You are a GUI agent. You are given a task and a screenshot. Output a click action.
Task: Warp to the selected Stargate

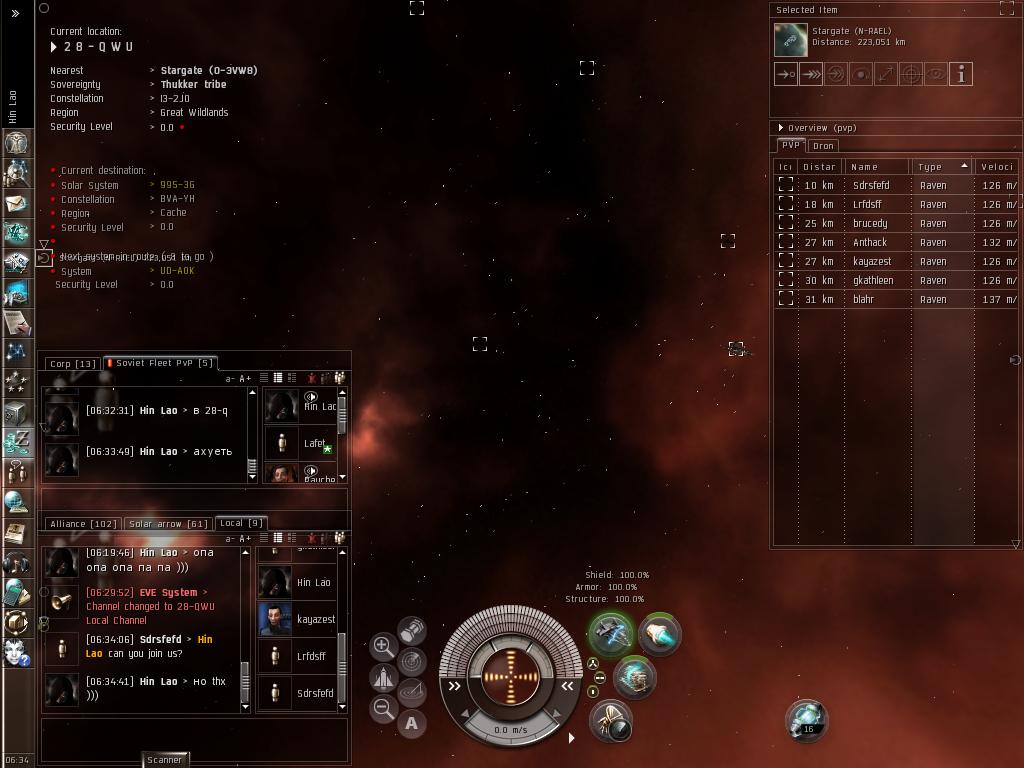(x=811, y=74)
